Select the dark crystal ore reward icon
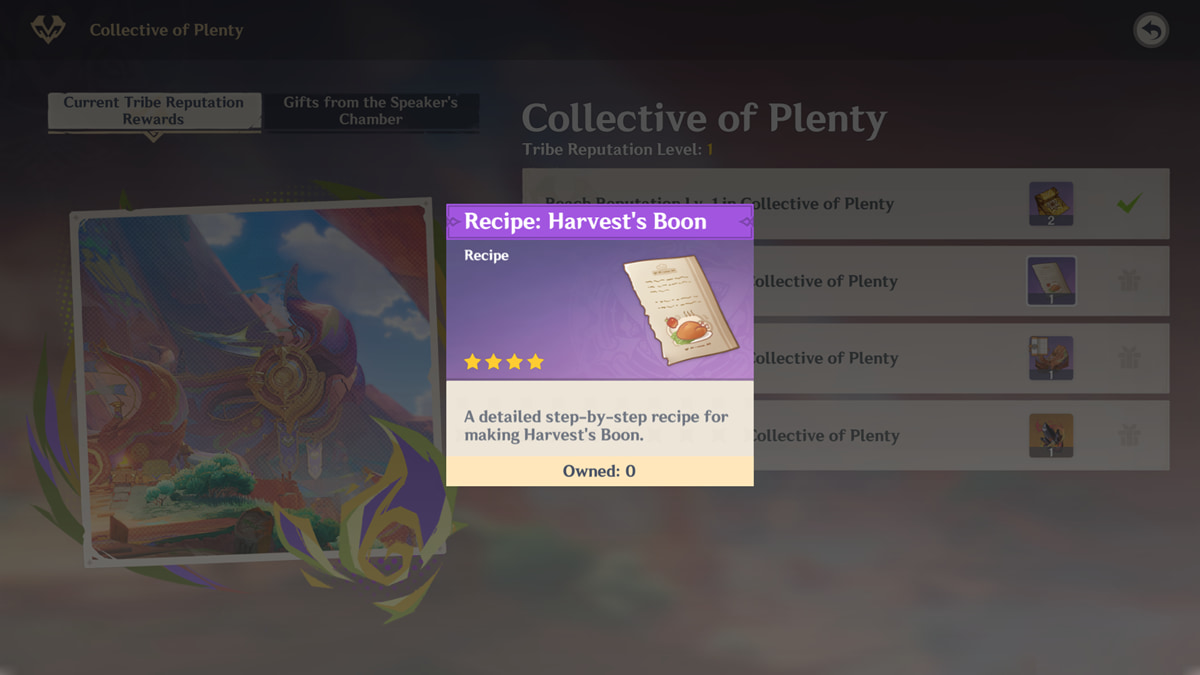 coord(1051,436)
